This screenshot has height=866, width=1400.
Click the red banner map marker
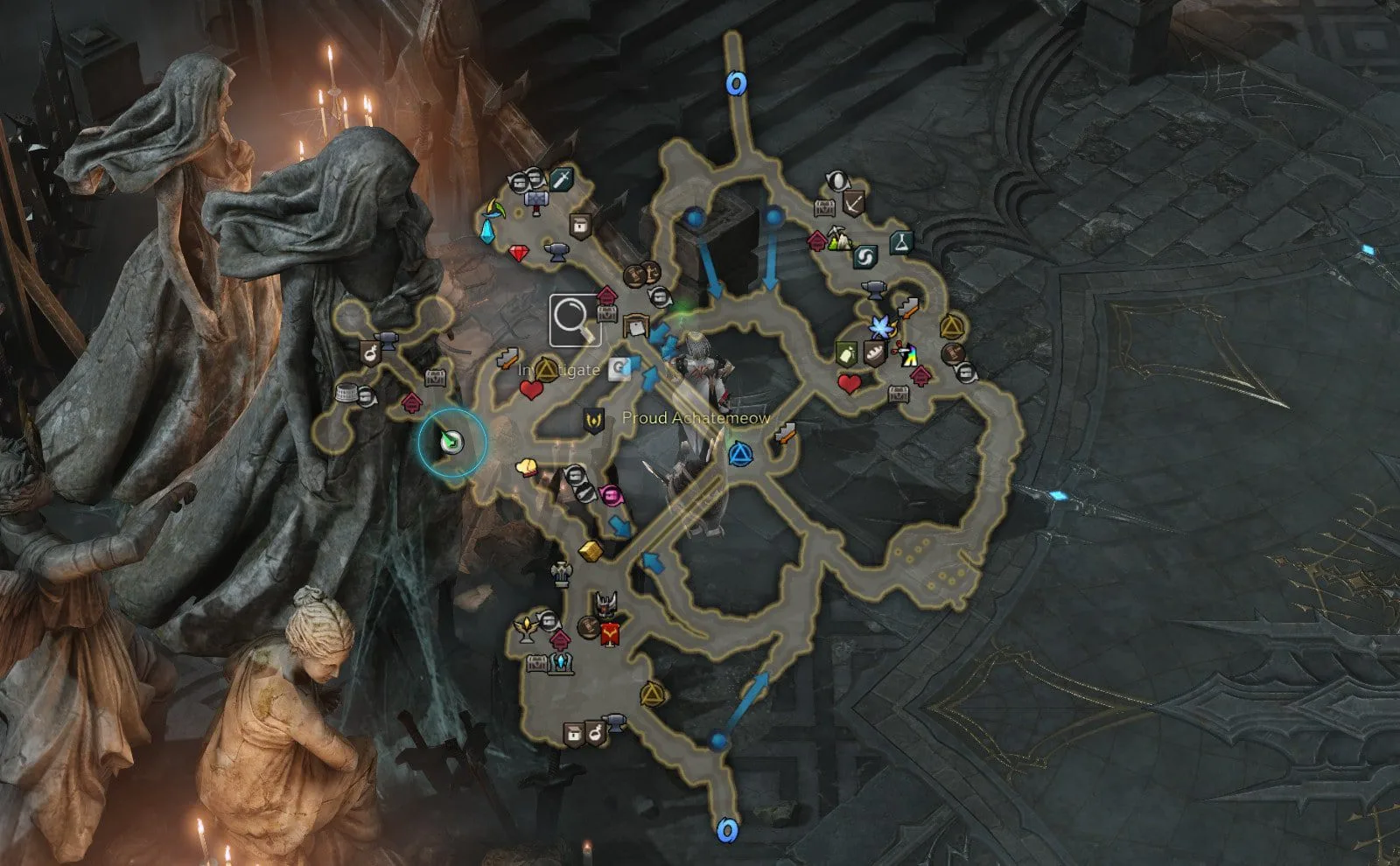(611, 632)
